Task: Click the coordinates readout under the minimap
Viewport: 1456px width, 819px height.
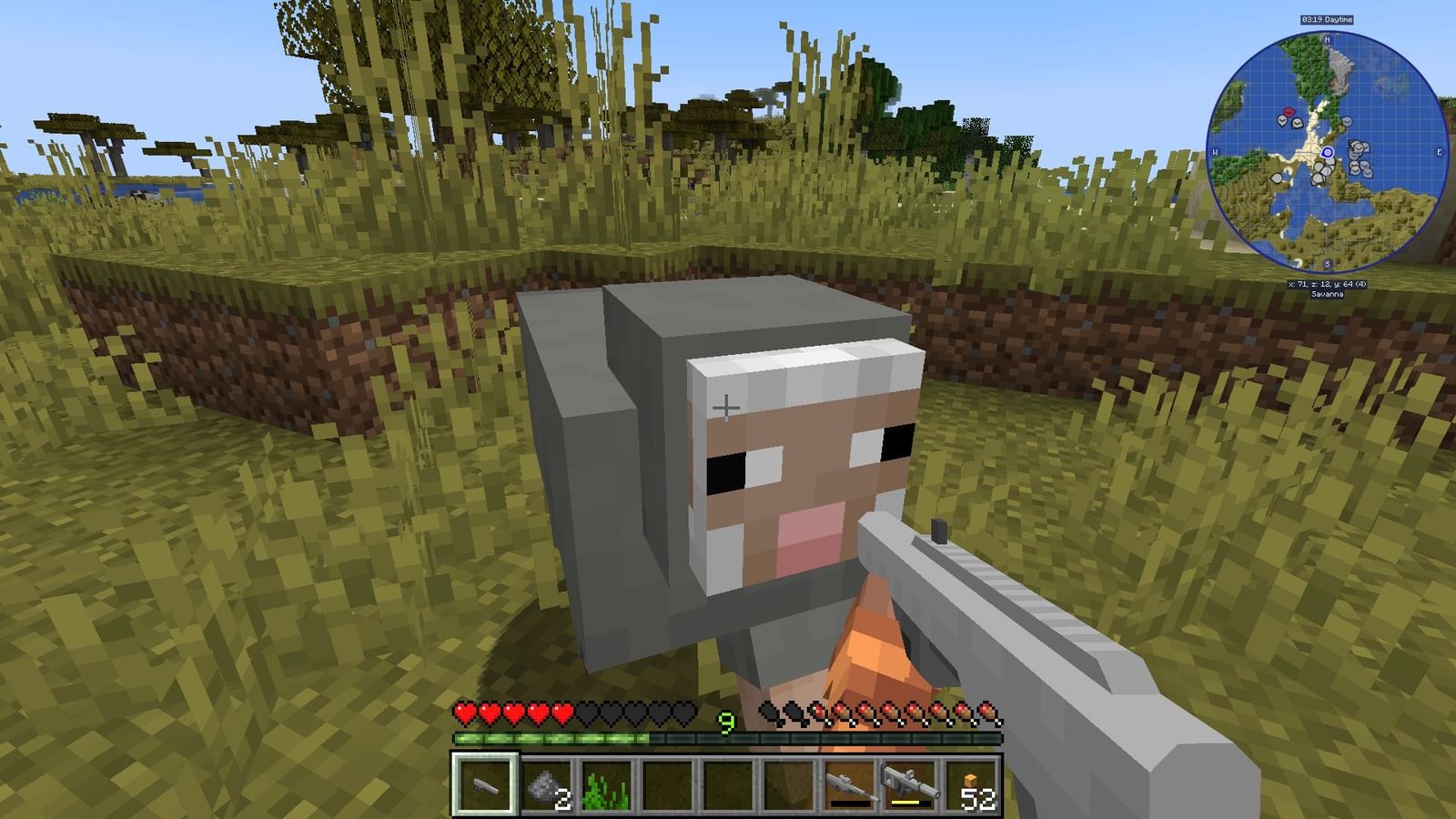Action: click(1327, 284)
